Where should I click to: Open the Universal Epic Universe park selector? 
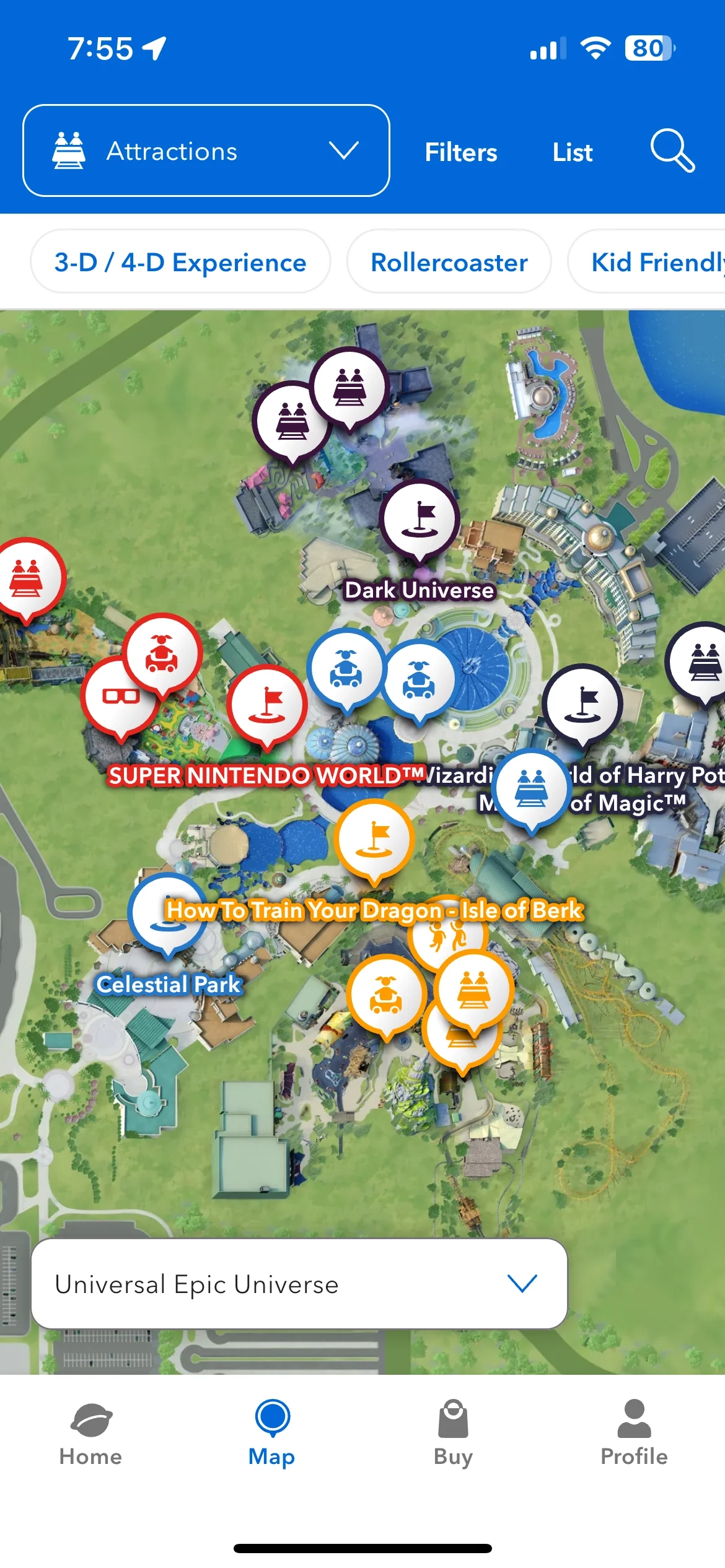point(299,1284)
